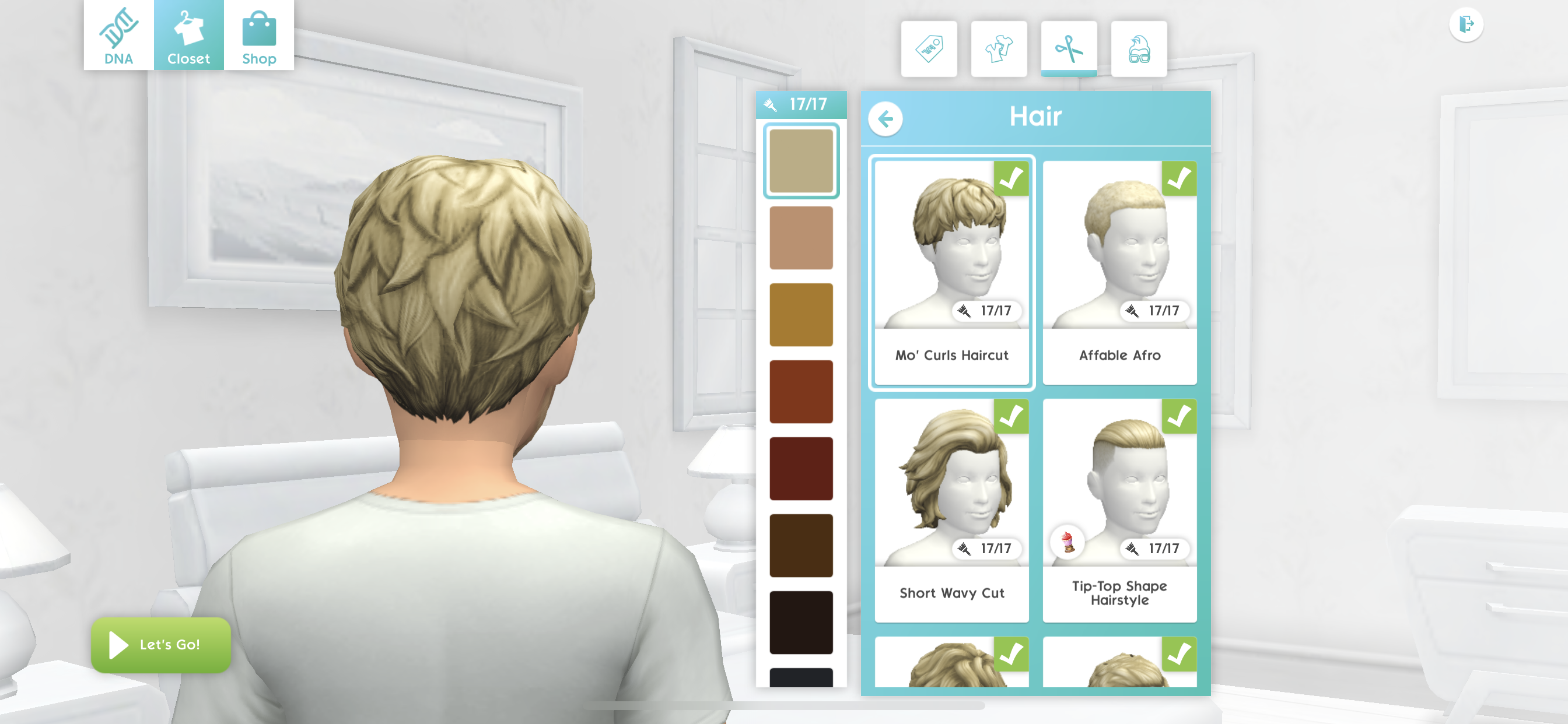Open the clothing outfits category
This screenshot has height=724, width=1568.
pos(999,48)
